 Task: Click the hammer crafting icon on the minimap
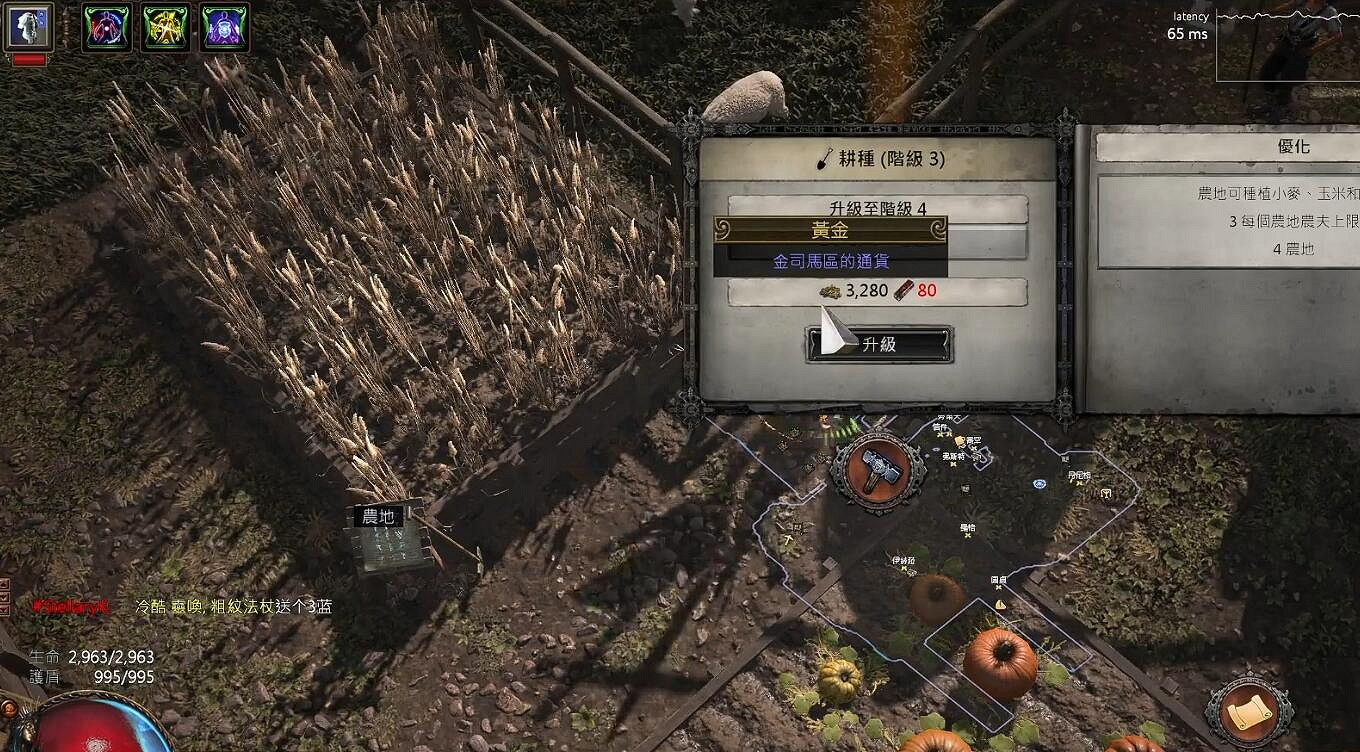tap(877, 469)
